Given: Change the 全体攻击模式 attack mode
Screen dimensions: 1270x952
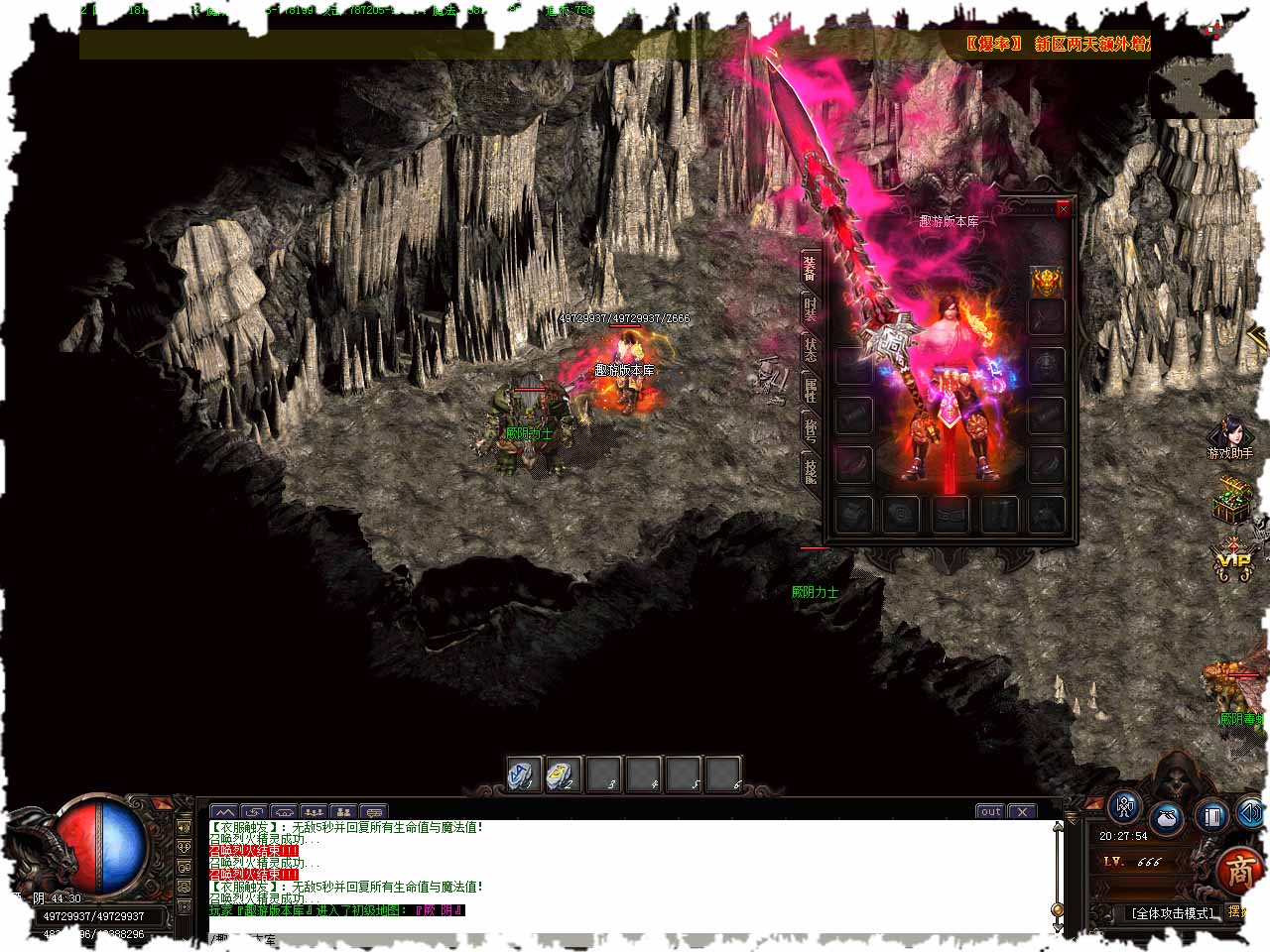Looking at the screenshot, I should click(1173, 913).
